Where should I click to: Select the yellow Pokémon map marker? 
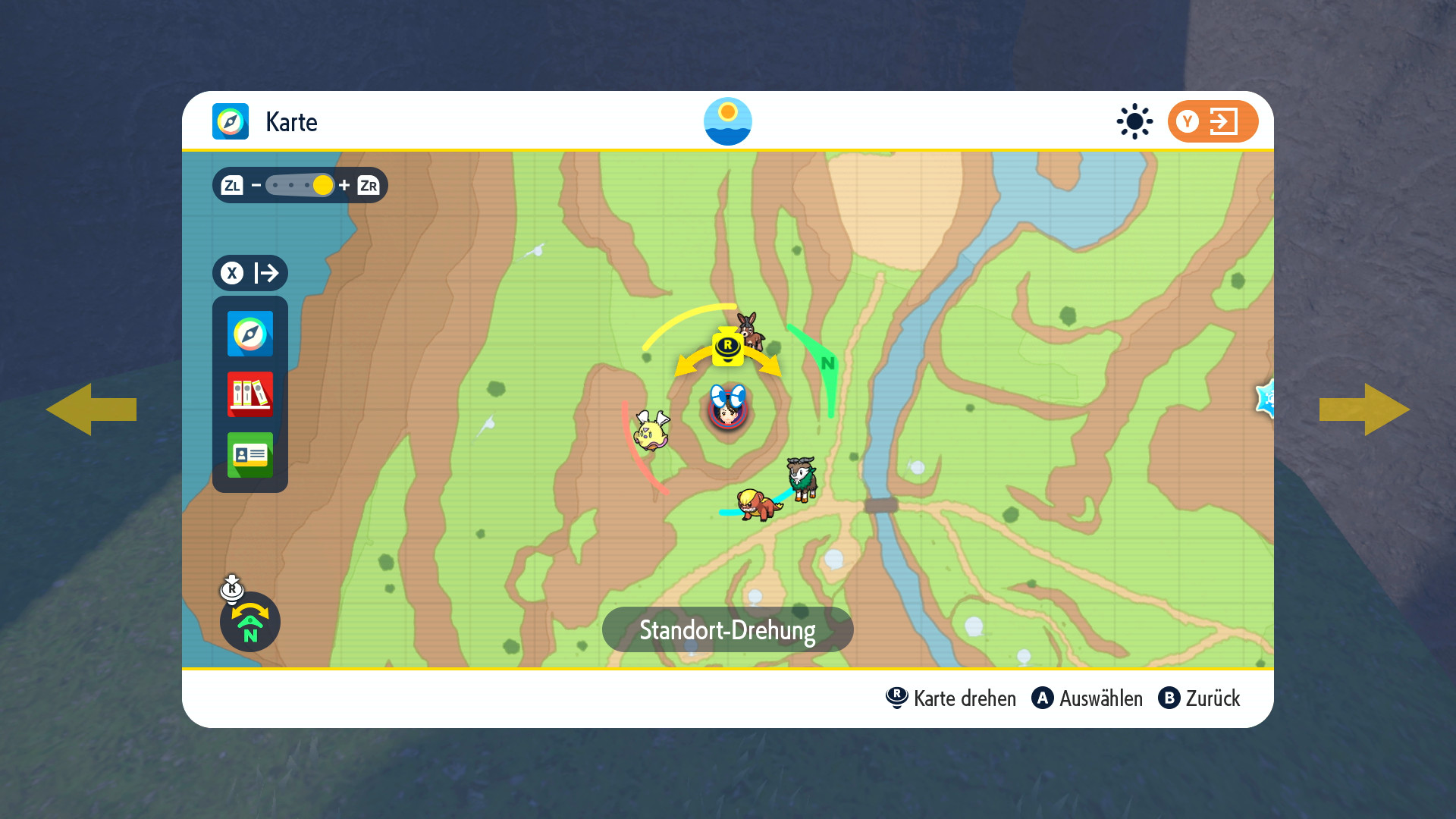tap(651, 431)
